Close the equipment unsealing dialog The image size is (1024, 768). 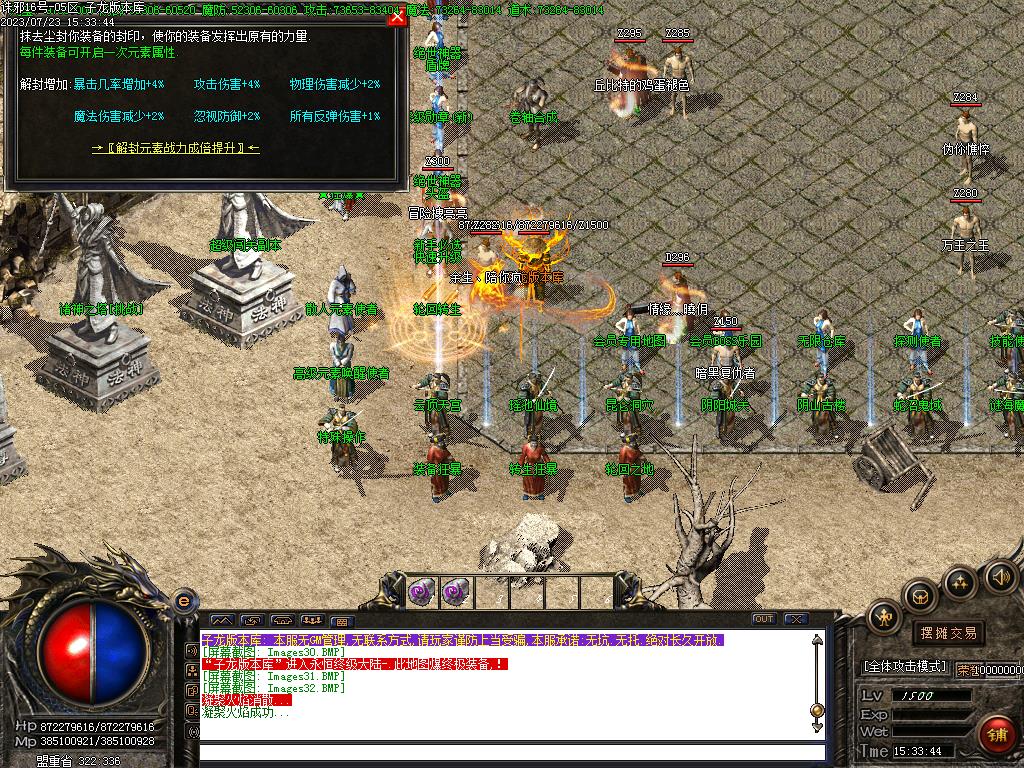[397, 18]
